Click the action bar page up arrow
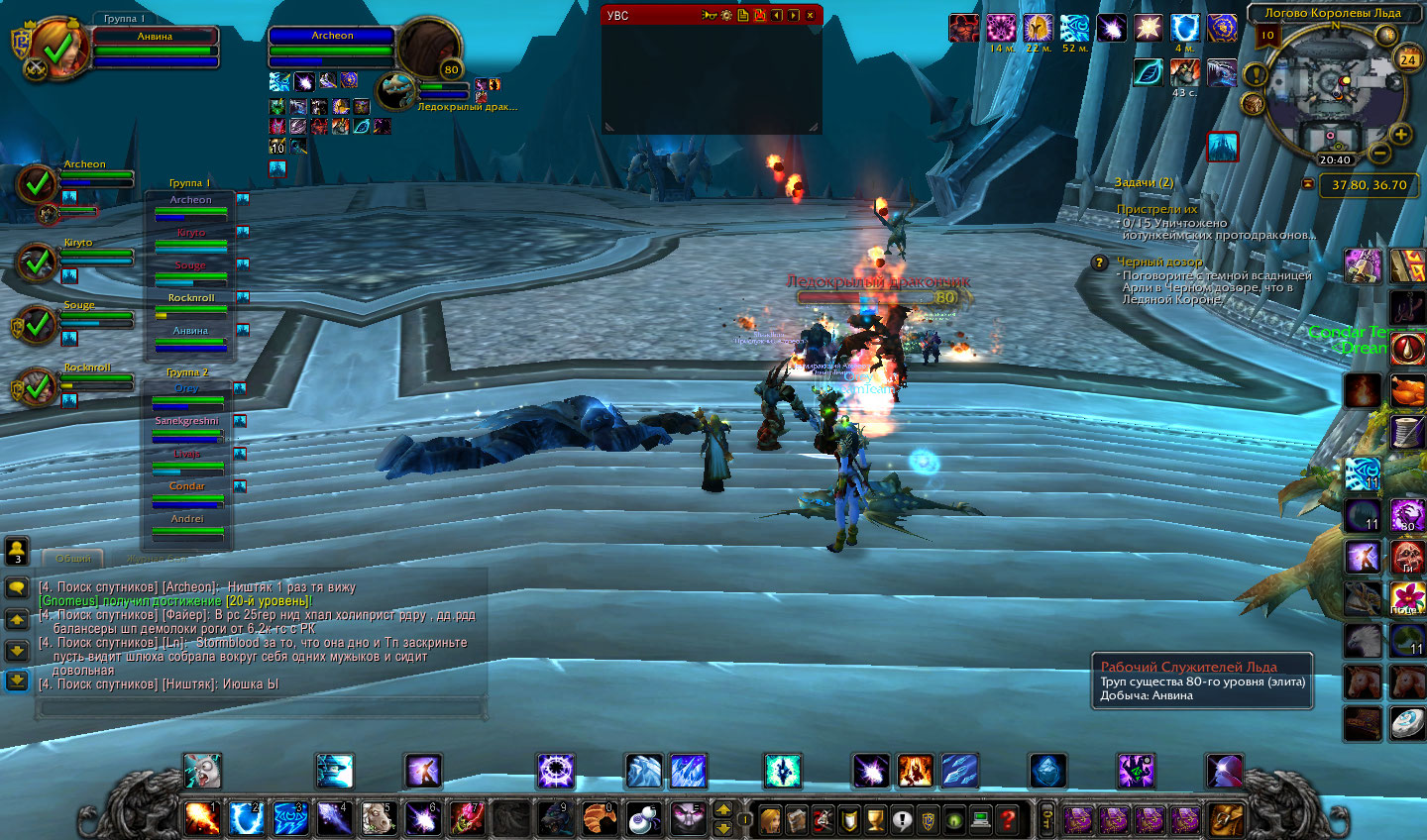Screen dimensions: 1427x840 pyautogui.click(x=723, y=807)
